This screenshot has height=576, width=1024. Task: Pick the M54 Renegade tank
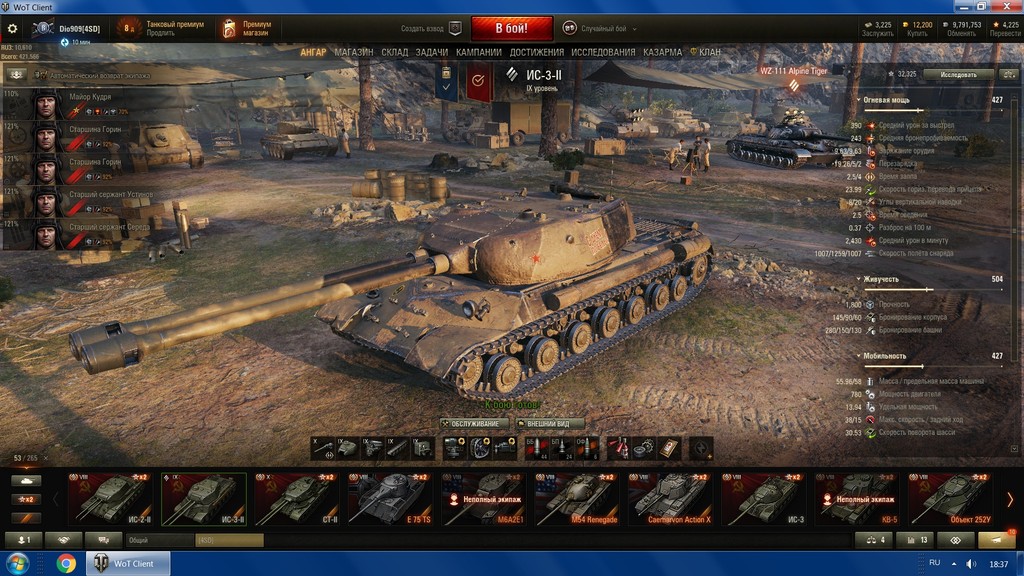[578, 498]
